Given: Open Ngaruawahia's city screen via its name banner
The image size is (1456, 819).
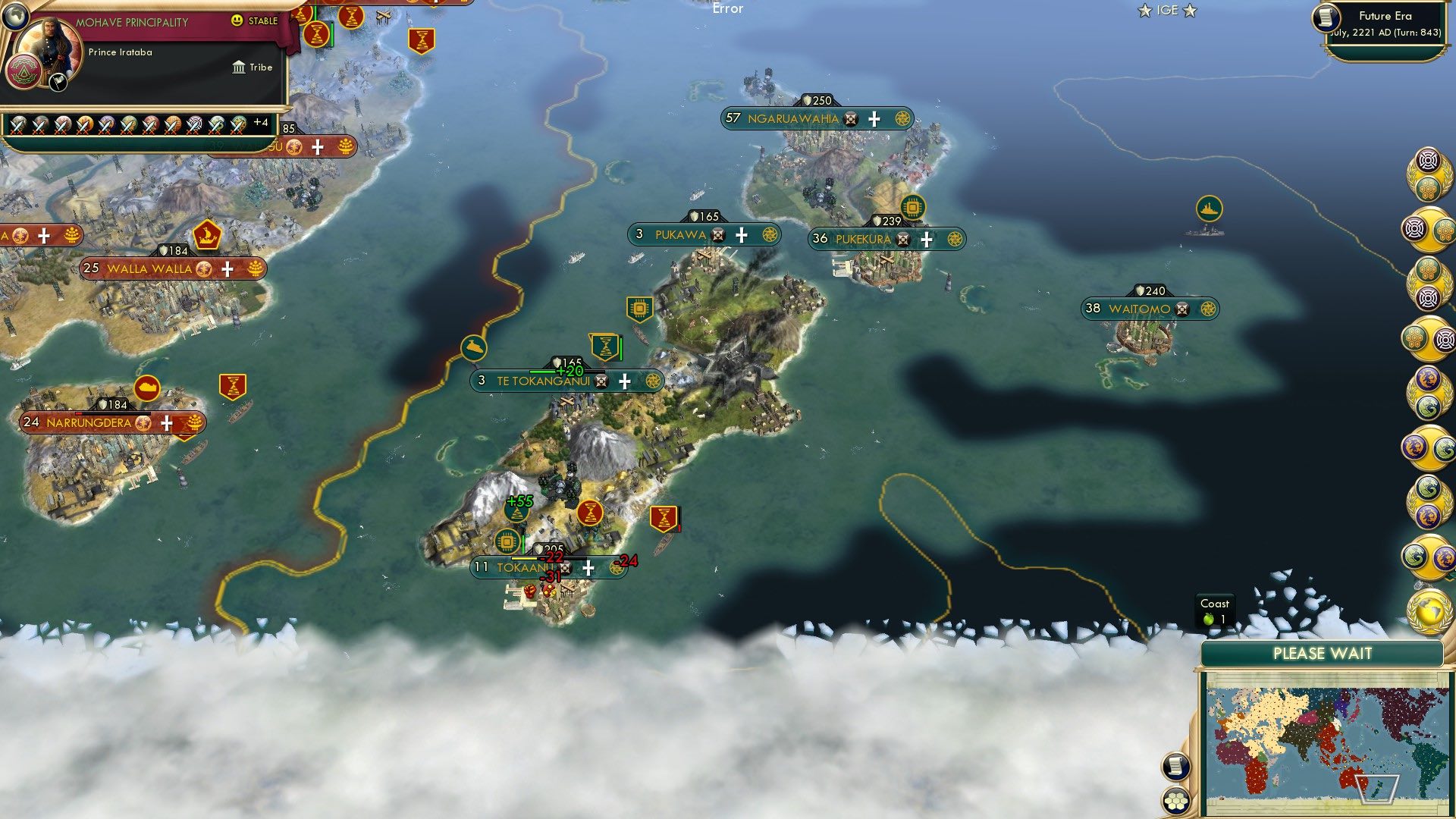Looking at the screenshot, I should coord(792,118).
